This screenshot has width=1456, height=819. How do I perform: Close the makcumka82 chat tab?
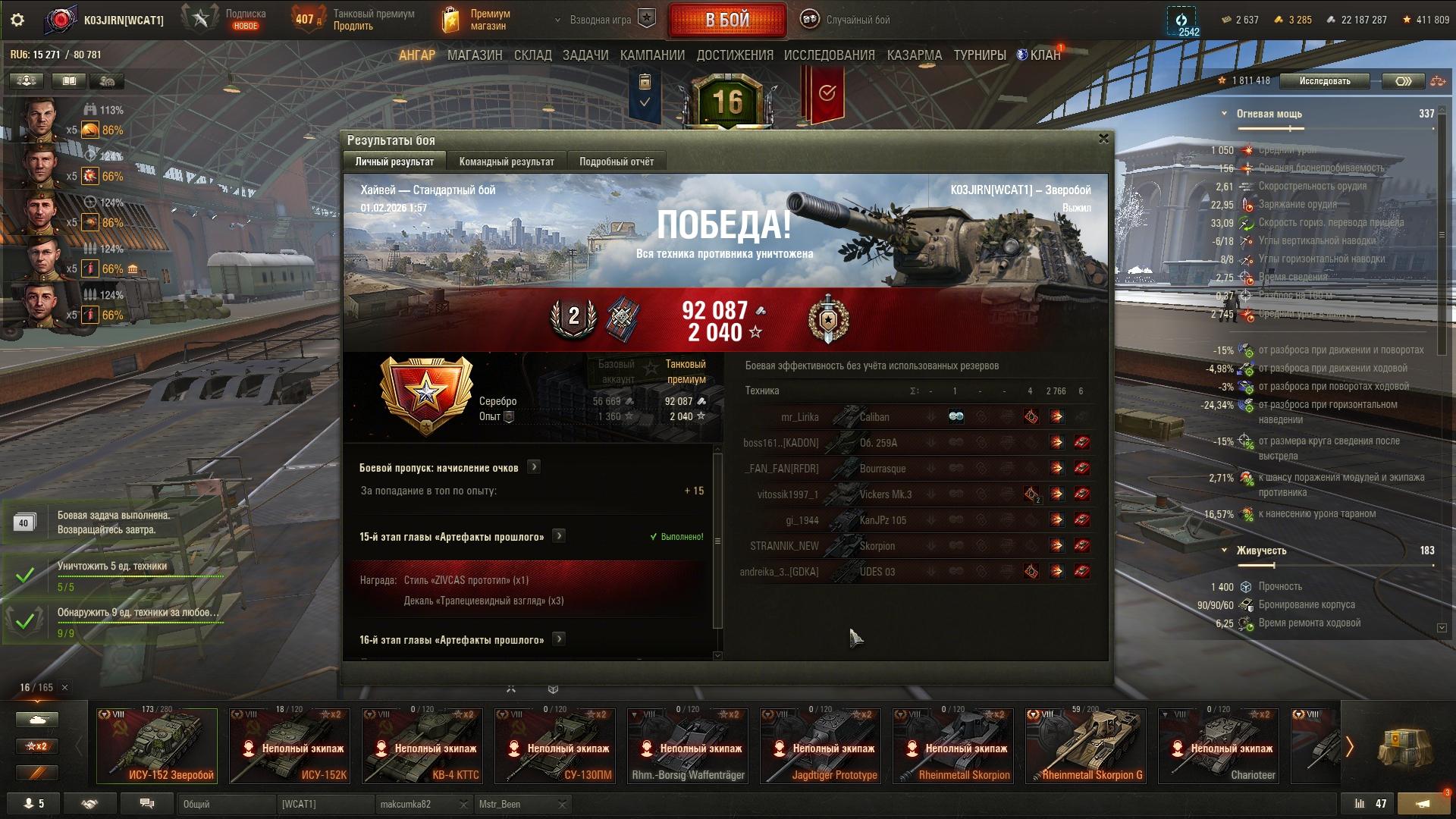point(463,805)
